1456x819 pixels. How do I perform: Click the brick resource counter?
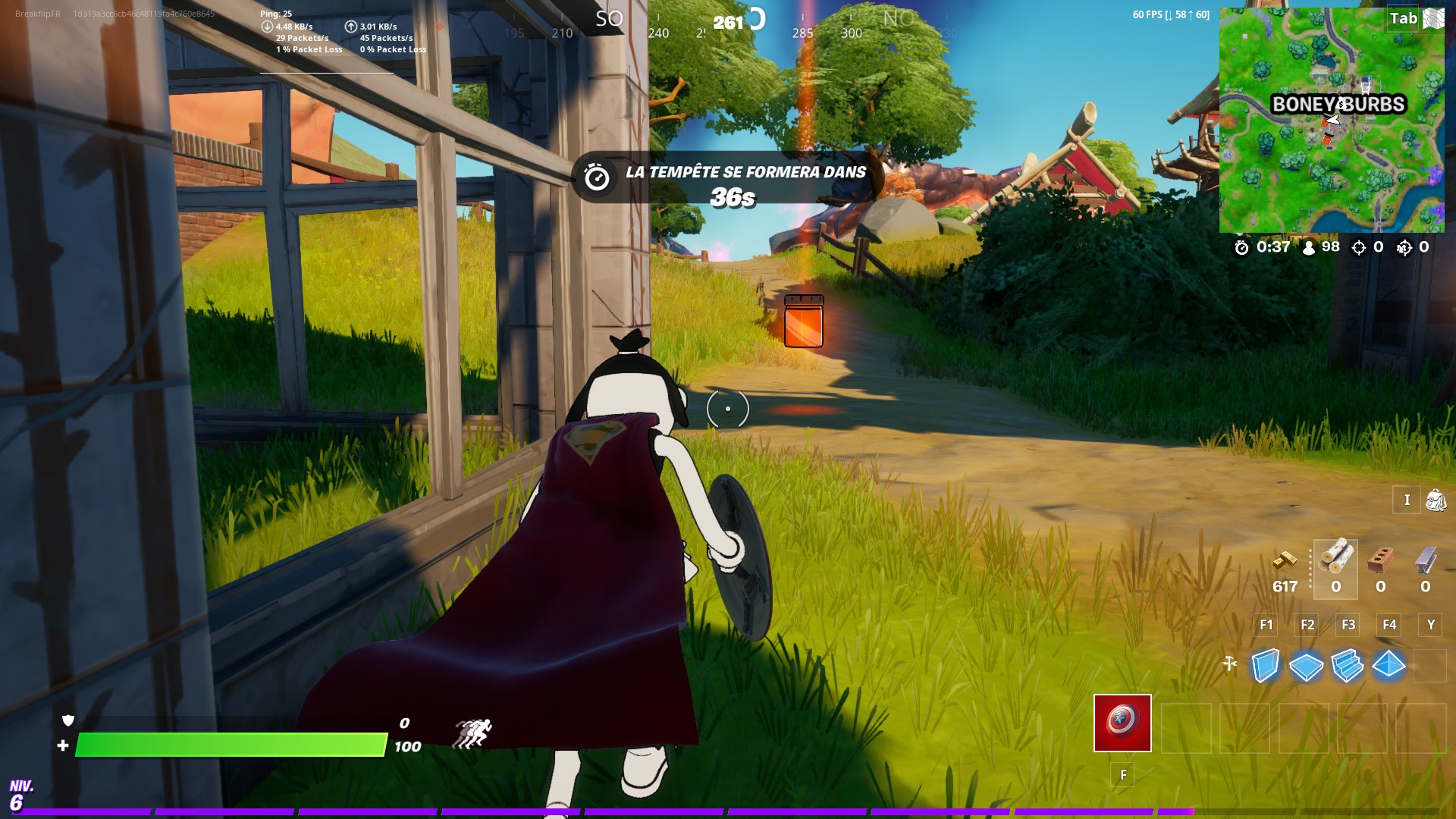[1380, 576]
